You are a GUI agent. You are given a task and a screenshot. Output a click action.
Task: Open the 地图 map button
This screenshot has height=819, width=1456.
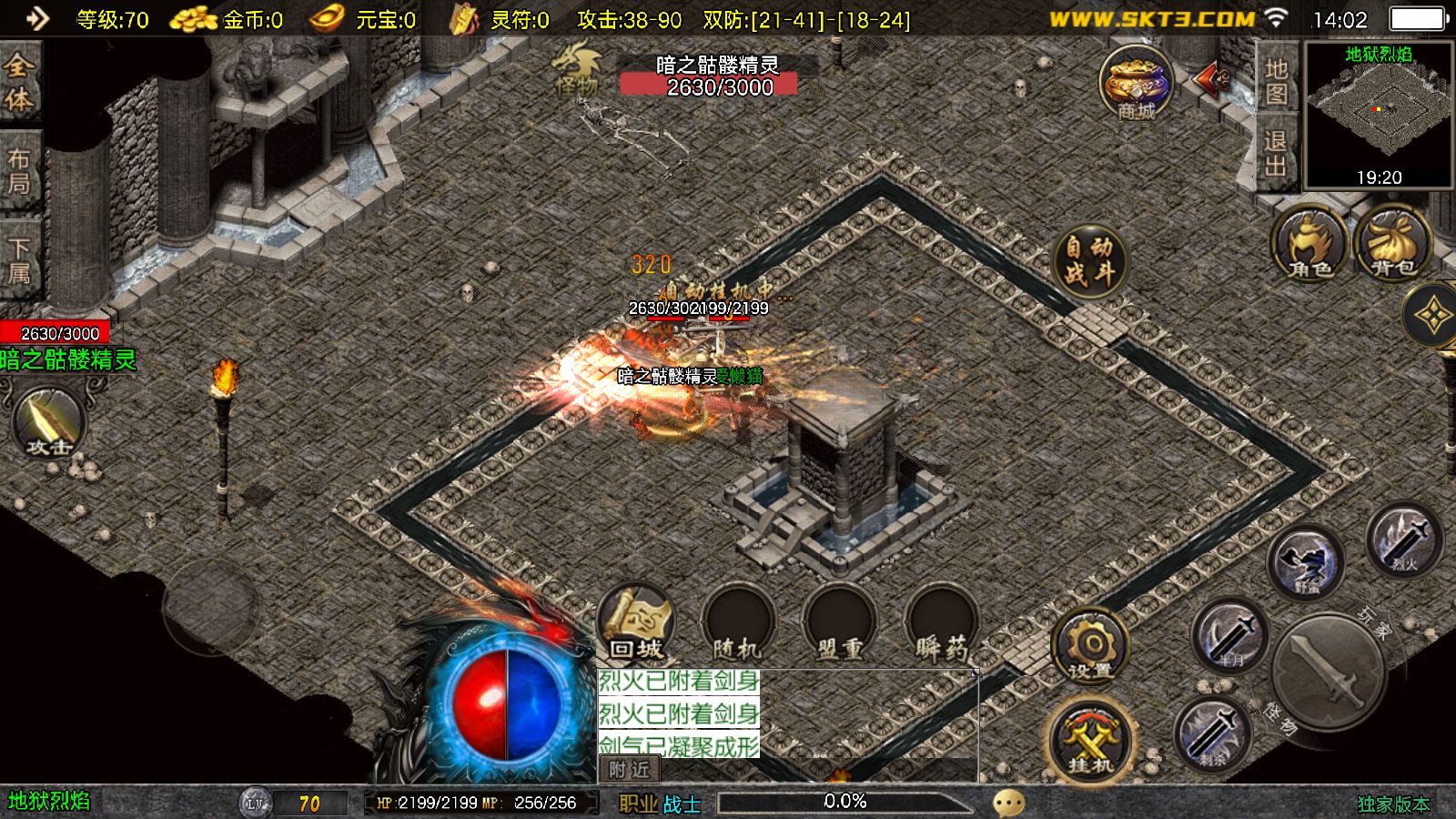click(1276, 81)
